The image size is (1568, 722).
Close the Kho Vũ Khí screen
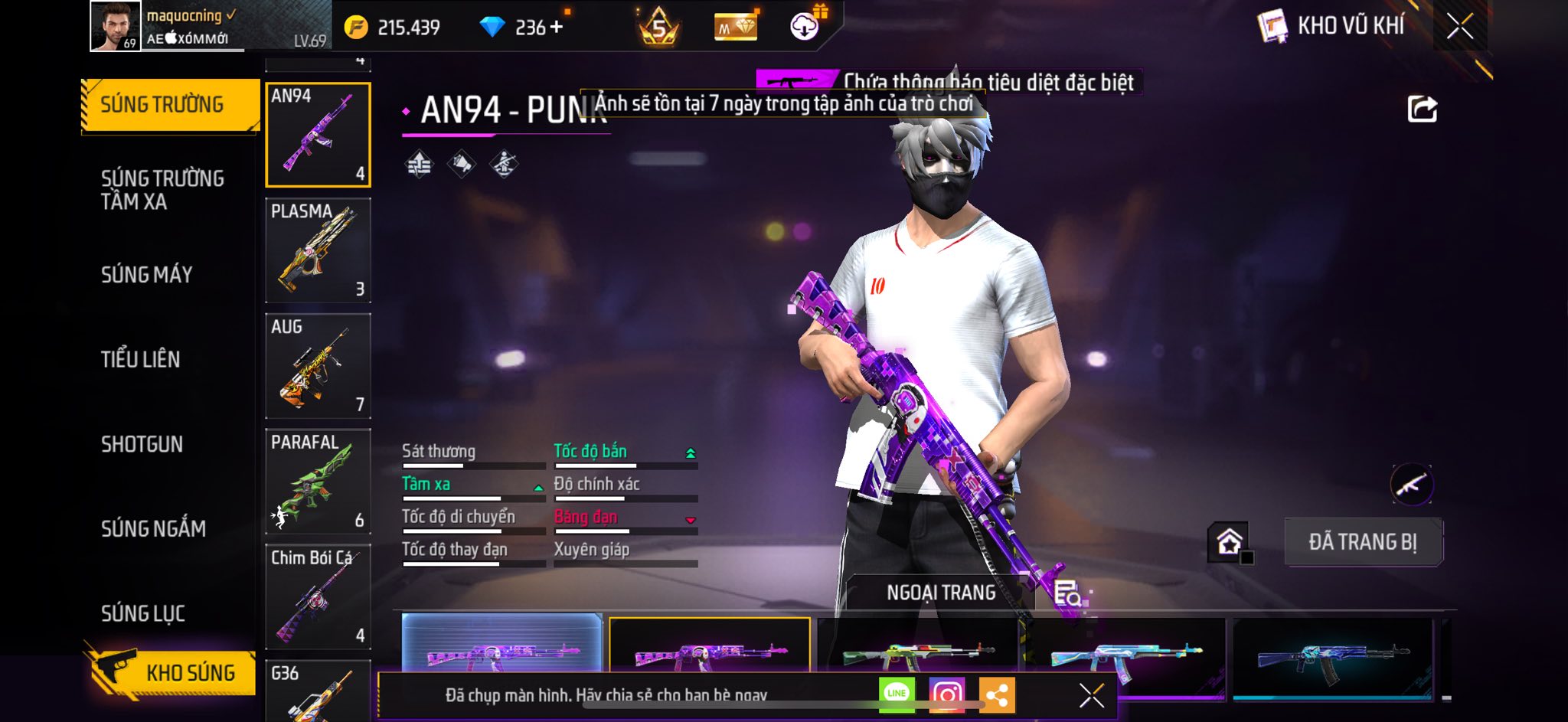[1459, 26]
